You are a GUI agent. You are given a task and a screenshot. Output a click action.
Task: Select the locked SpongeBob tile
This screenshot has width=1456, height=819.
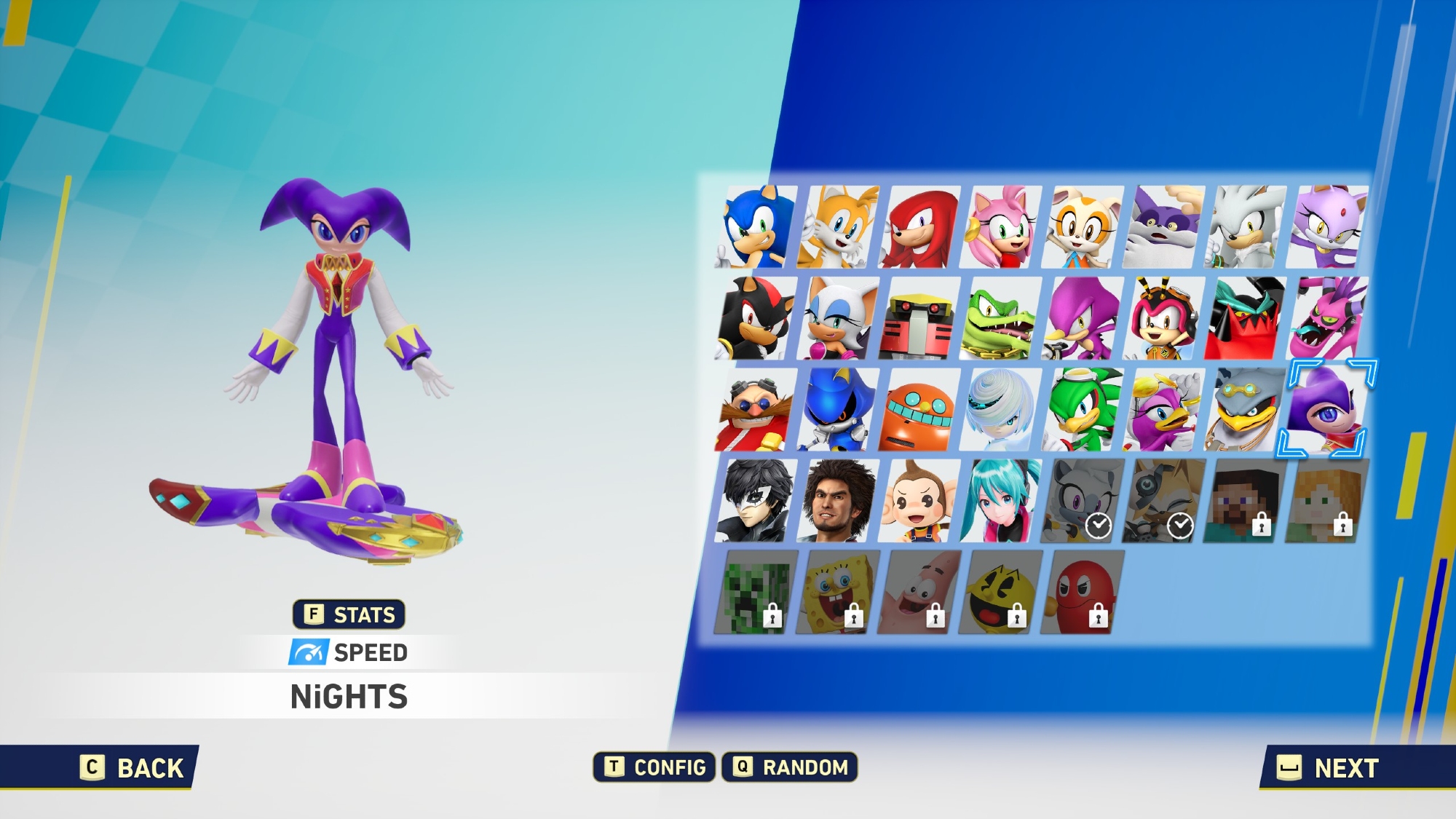pyautogui.click(x=837, y=591)
